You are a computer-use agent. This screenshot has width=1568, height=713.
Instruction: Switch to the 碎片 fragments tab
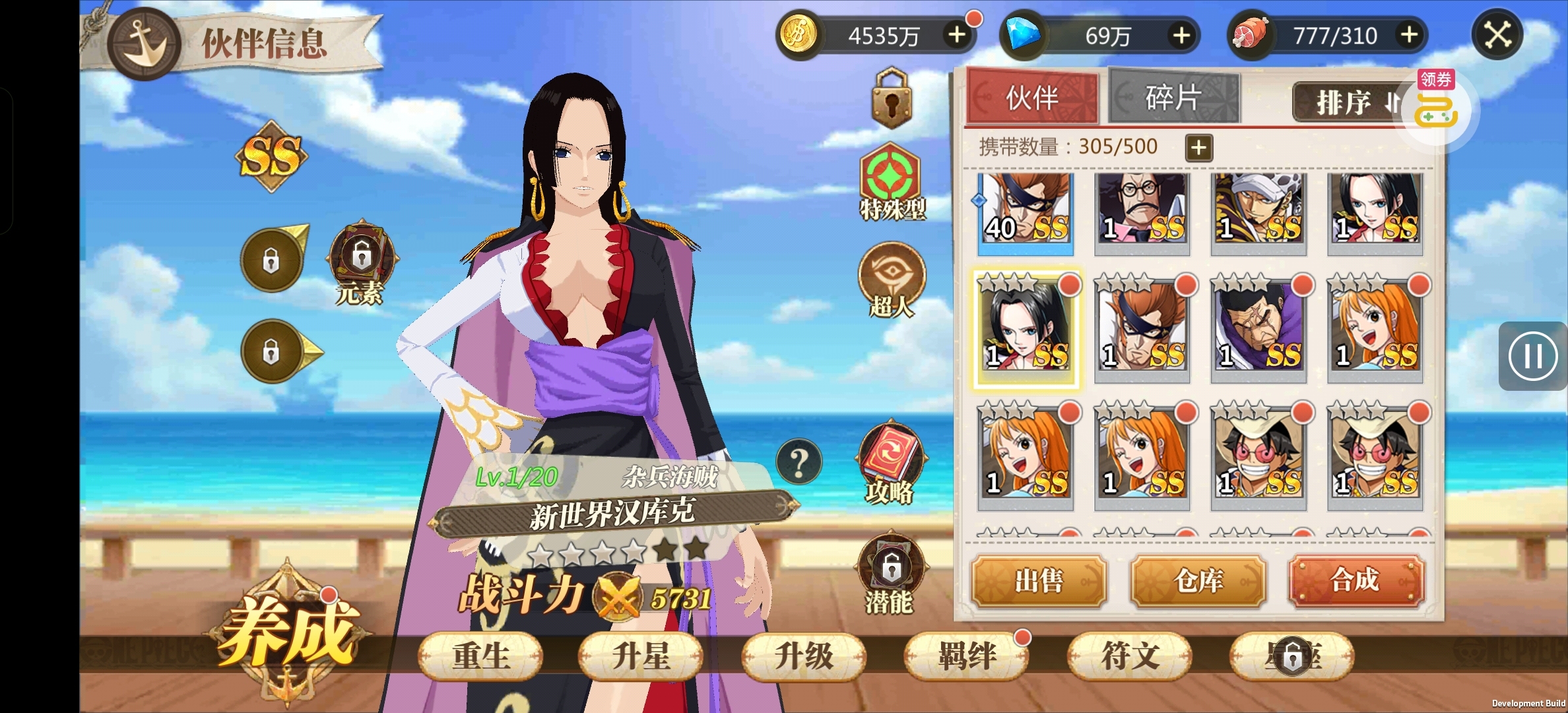coord(1174,98)
